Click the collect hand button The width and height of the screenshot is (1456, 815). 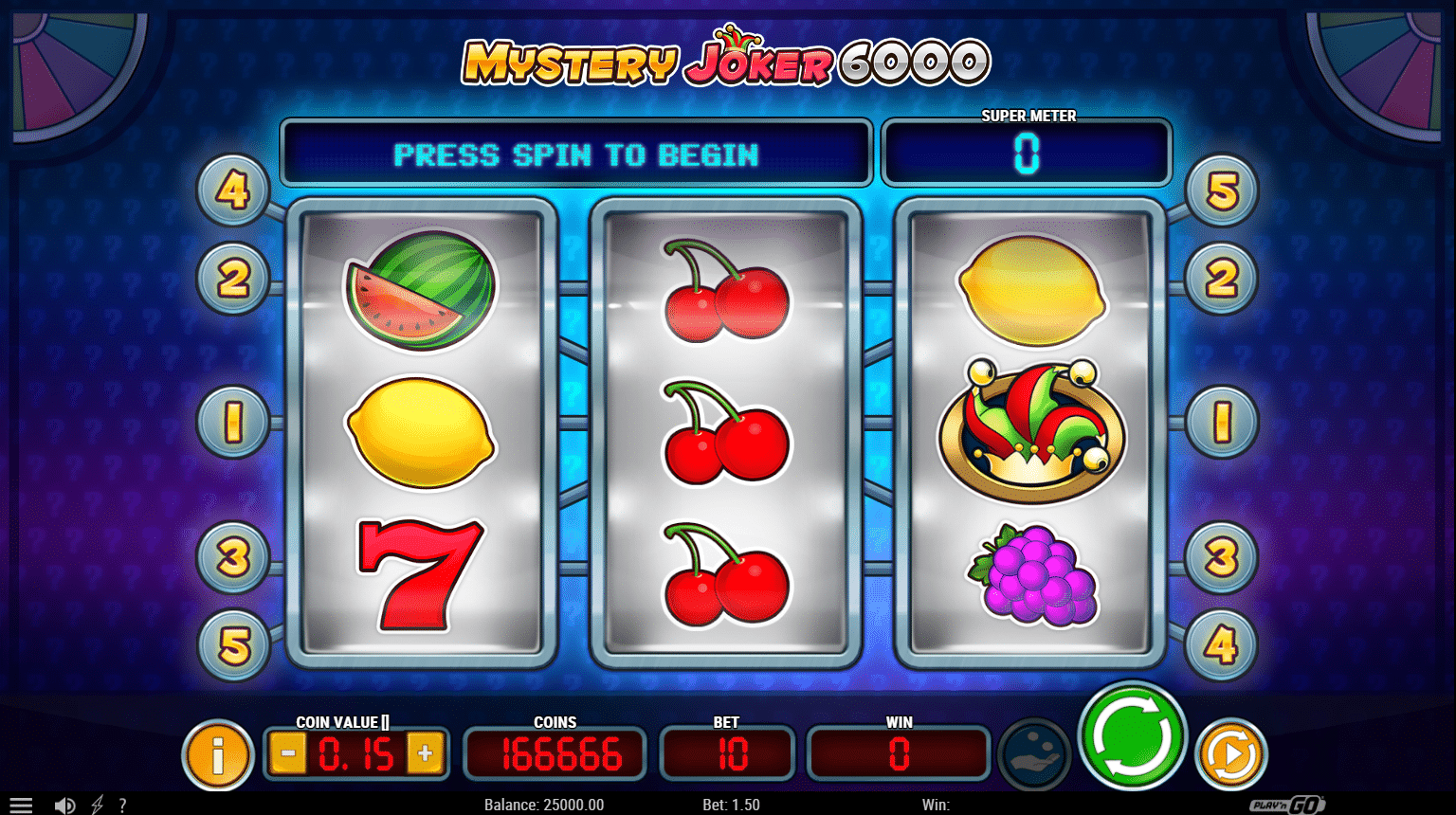point(1034,755)
